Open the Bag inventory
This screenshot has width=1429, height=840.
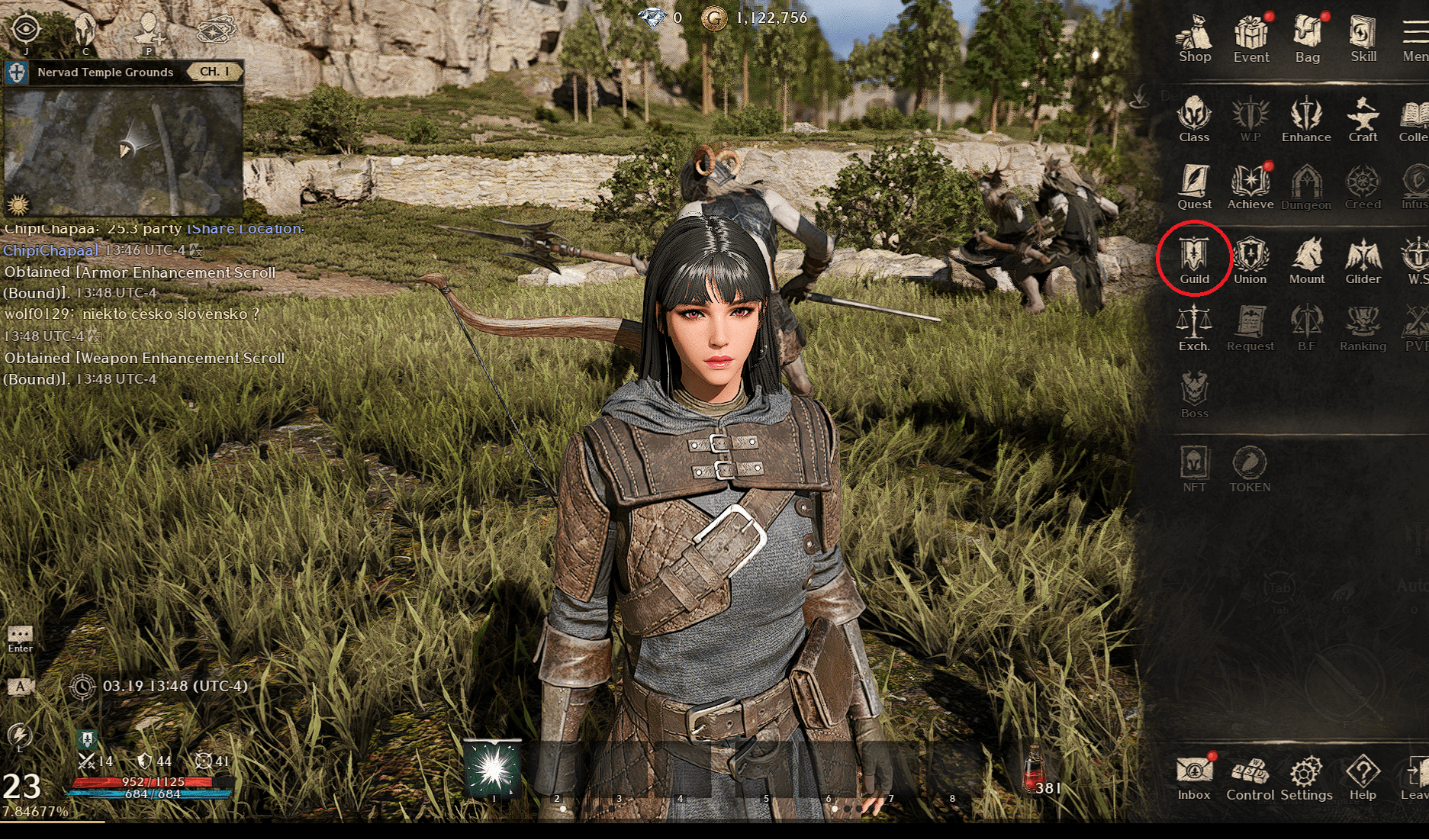[x=1307, y=34]
